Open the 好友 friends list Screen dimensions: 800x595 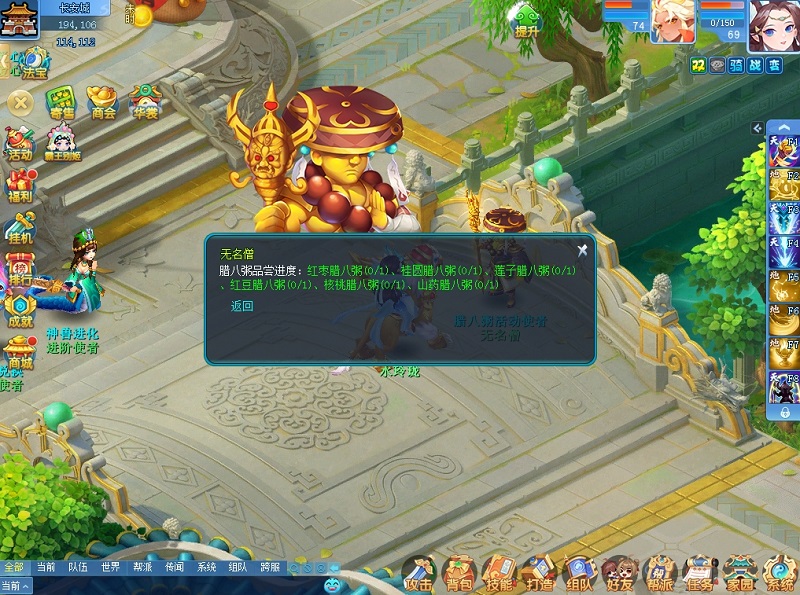tap(619, 574)
